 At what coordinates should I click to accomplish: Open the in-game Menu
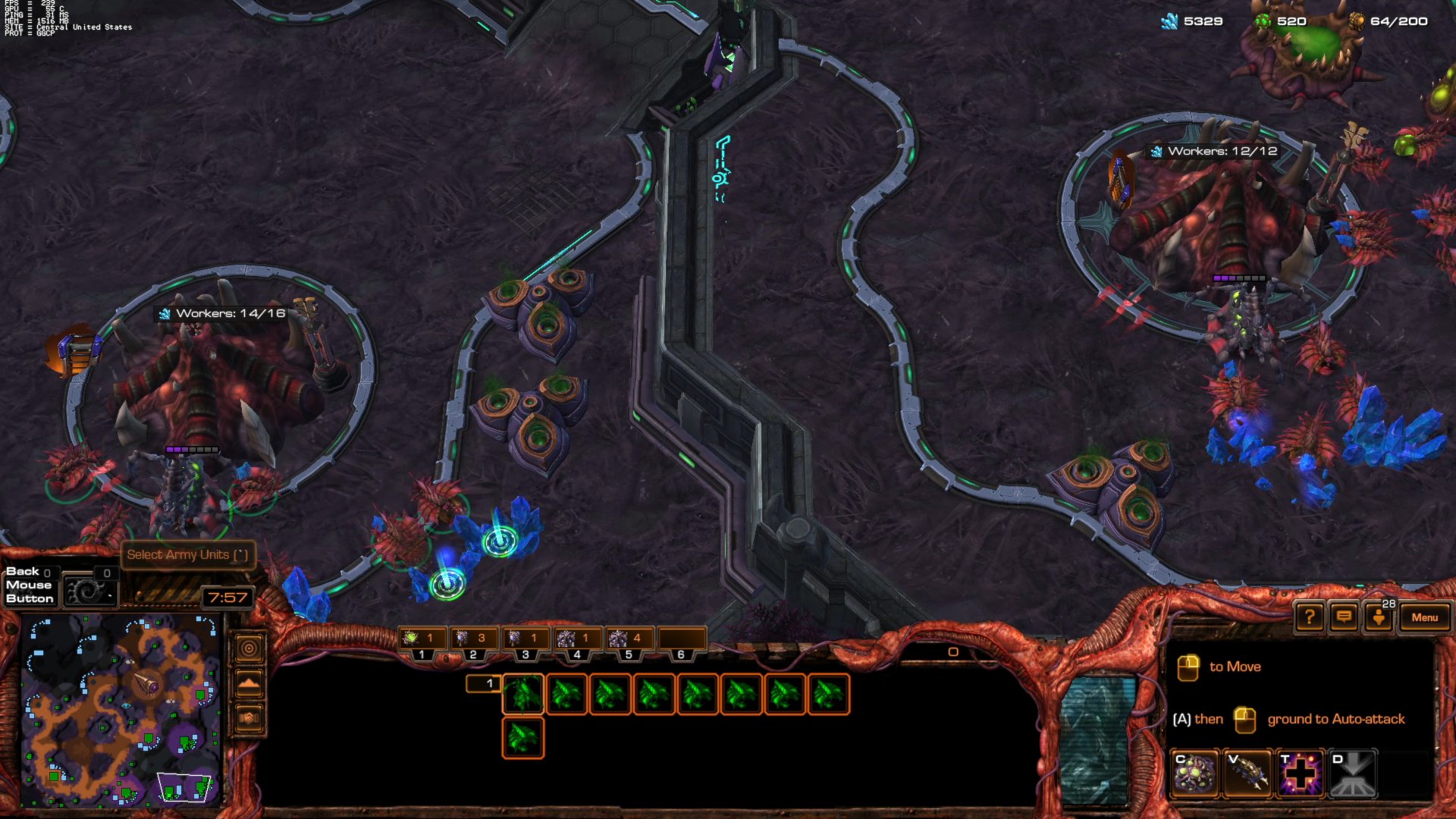1426,617
